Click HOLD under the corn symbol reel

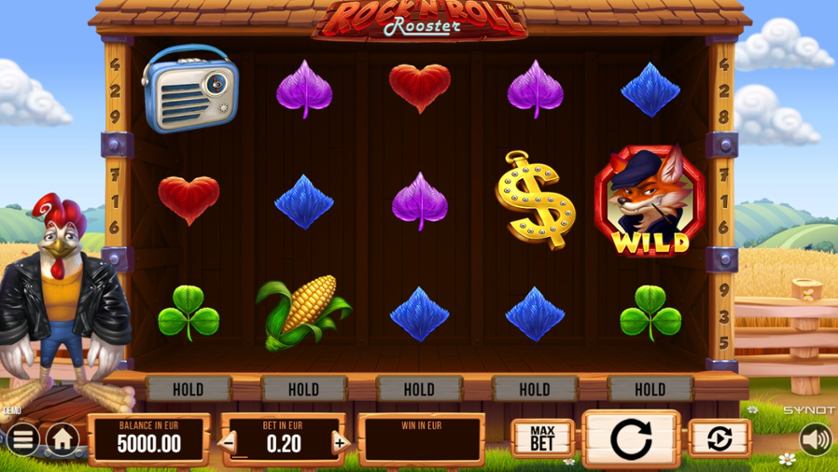click(303, 389)
